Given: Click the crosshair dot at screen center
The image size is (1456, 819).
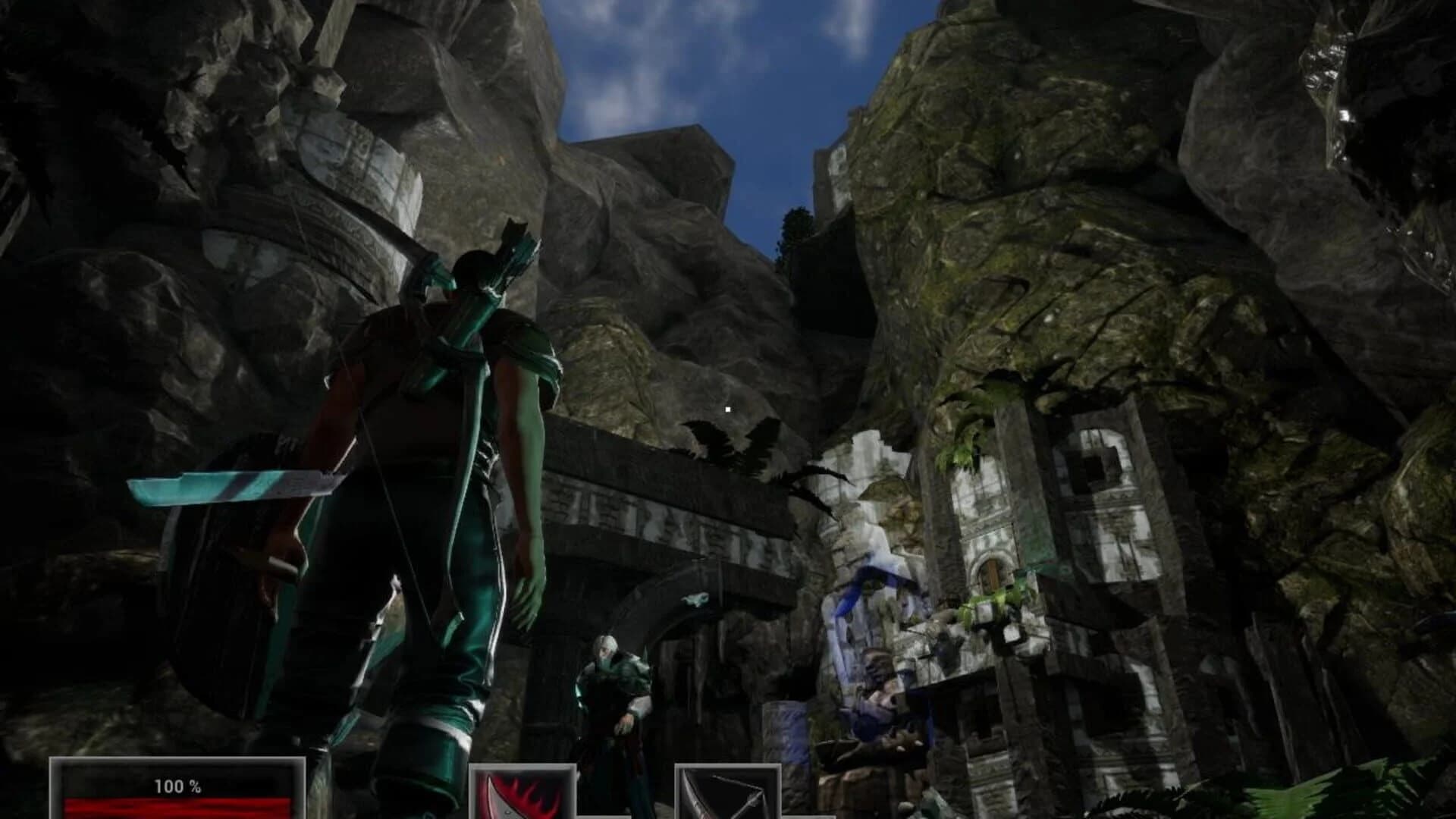Looking at the screenshot, I should 727,408.
